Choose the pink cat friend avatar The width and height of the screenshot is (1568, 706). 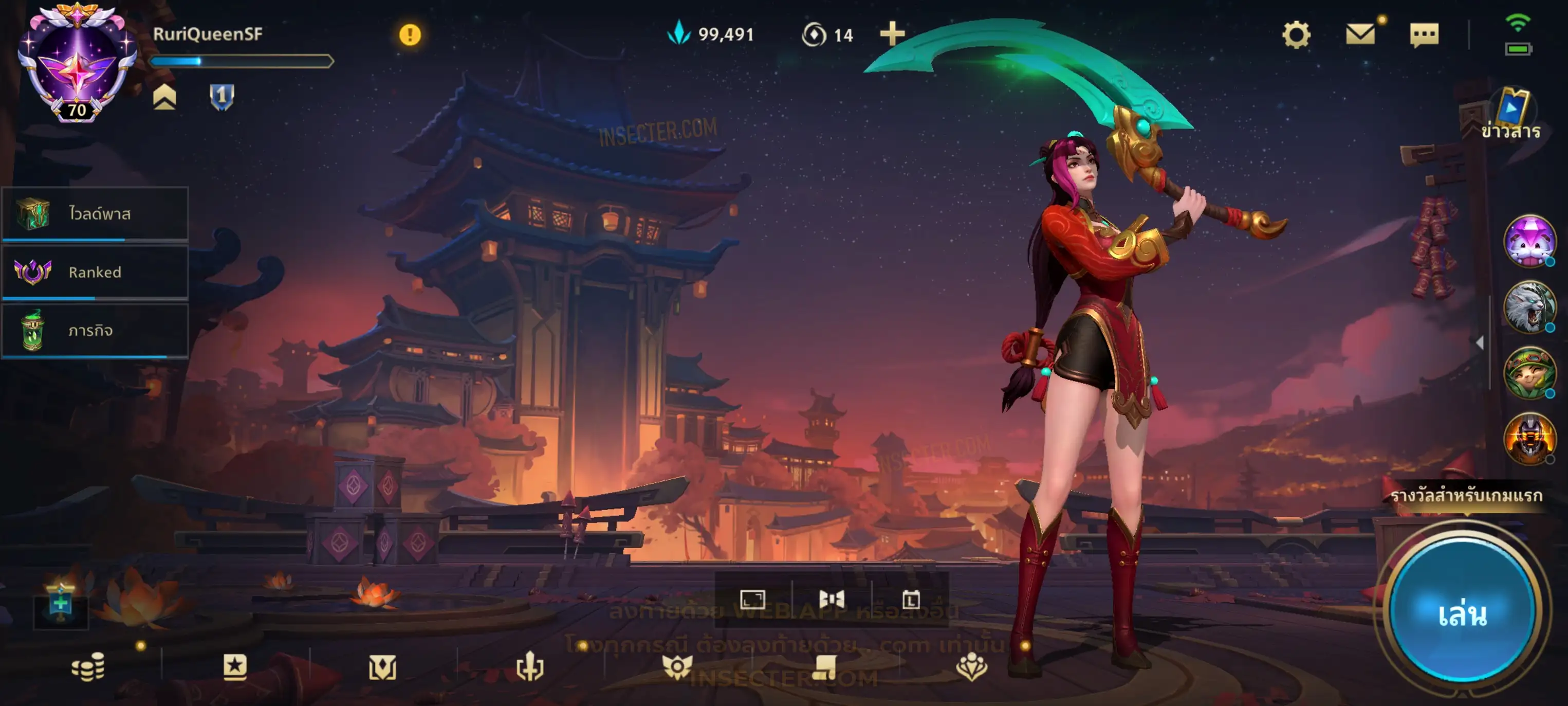point(1528,241)
